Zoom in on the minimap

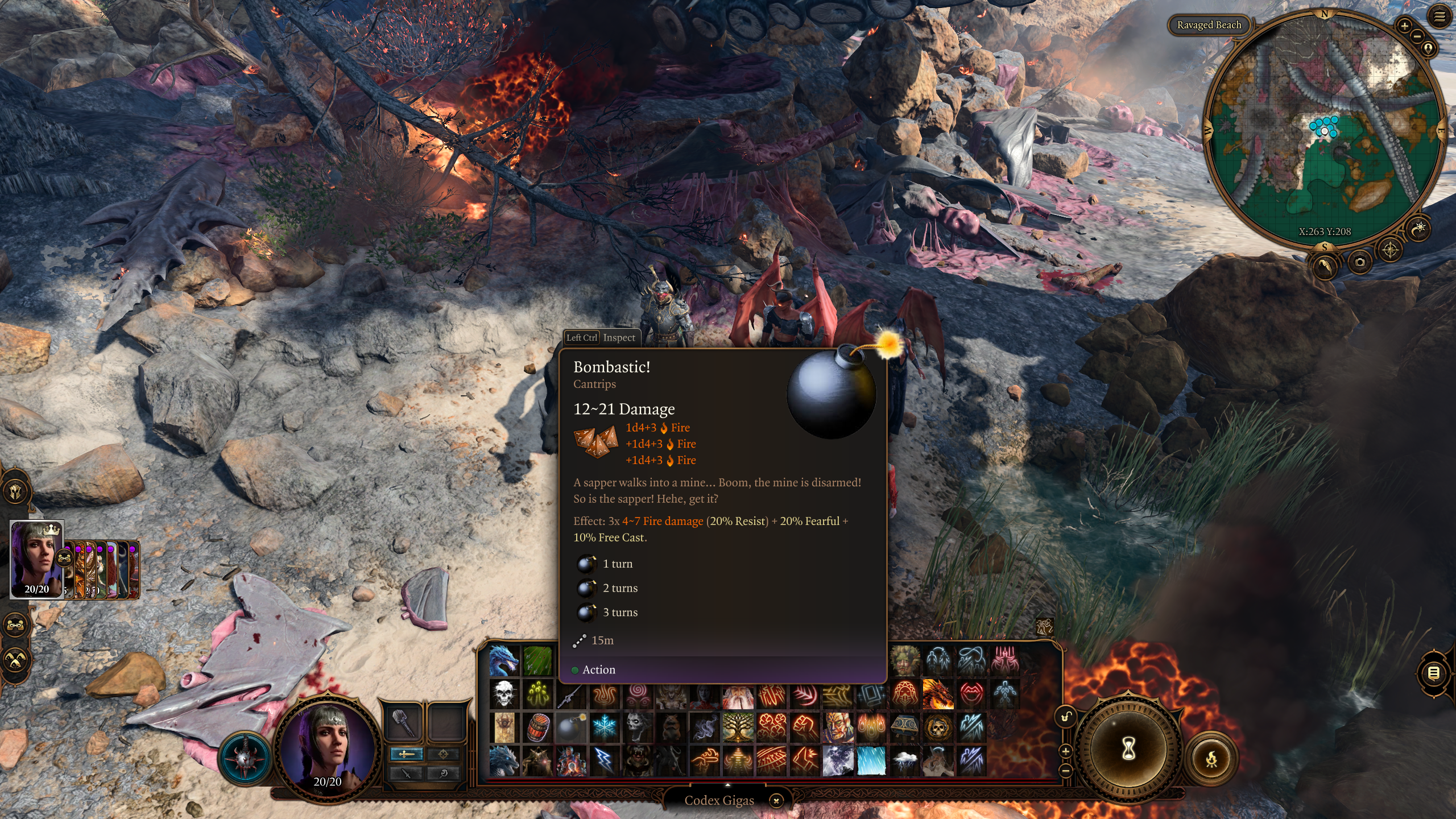coord(1404,26)
